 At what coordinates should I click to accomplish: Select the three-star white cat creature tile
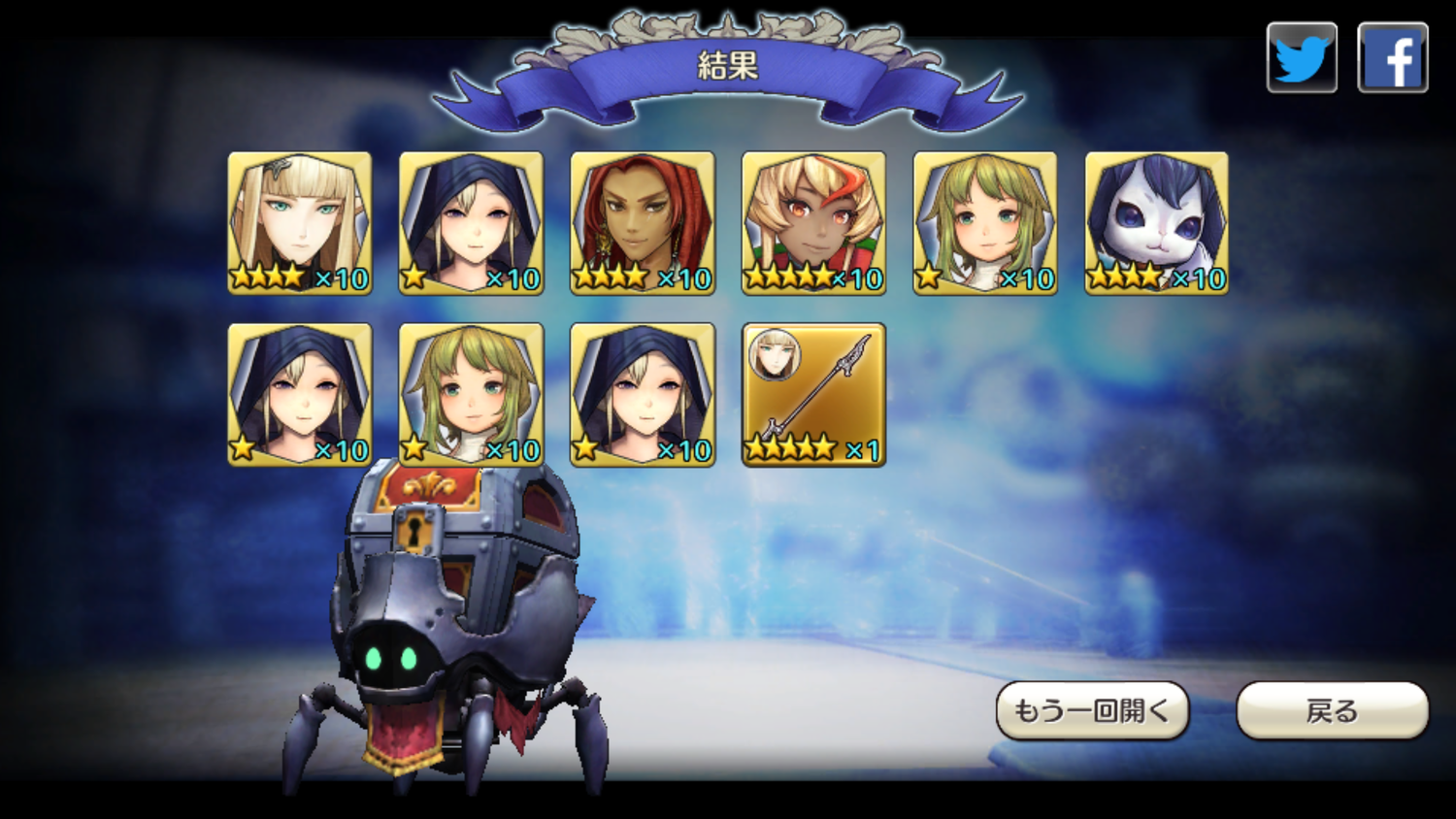[x=1156, y=222]
